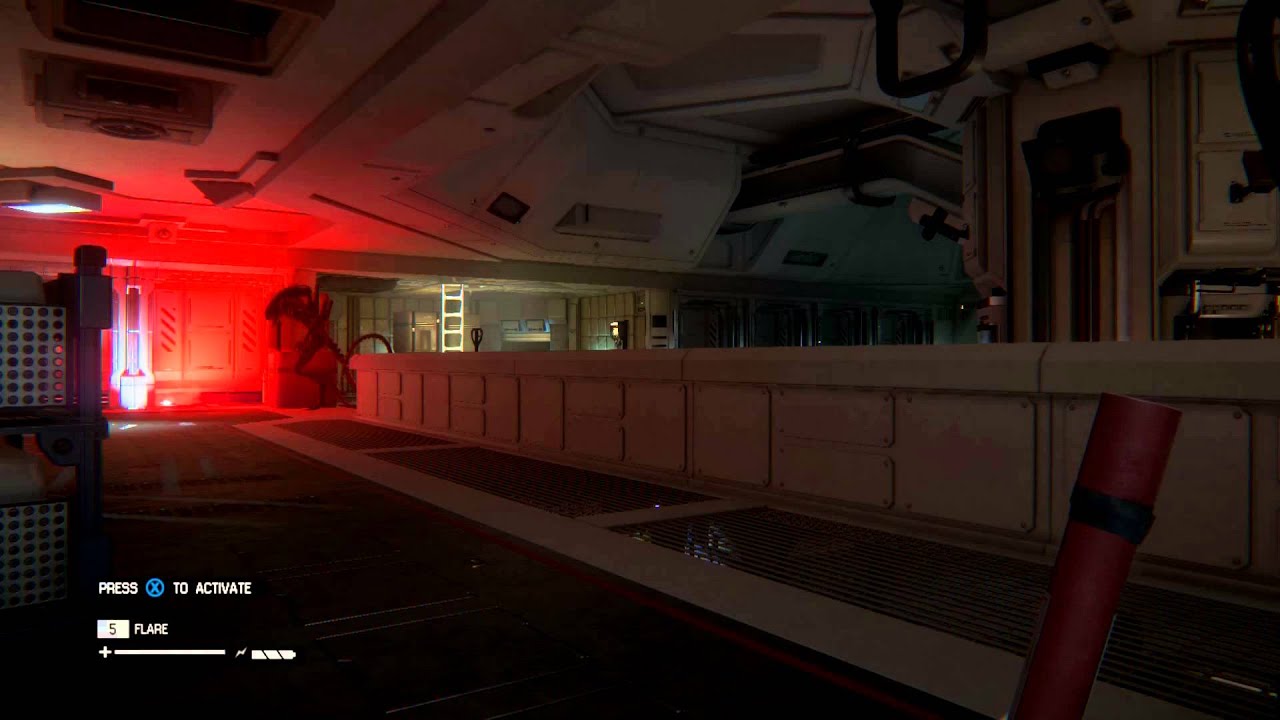Image resolution: width=1280 pixels, height=720 pixels.
Task: Click the health bar under the flare counter
Action: [170, 652]
